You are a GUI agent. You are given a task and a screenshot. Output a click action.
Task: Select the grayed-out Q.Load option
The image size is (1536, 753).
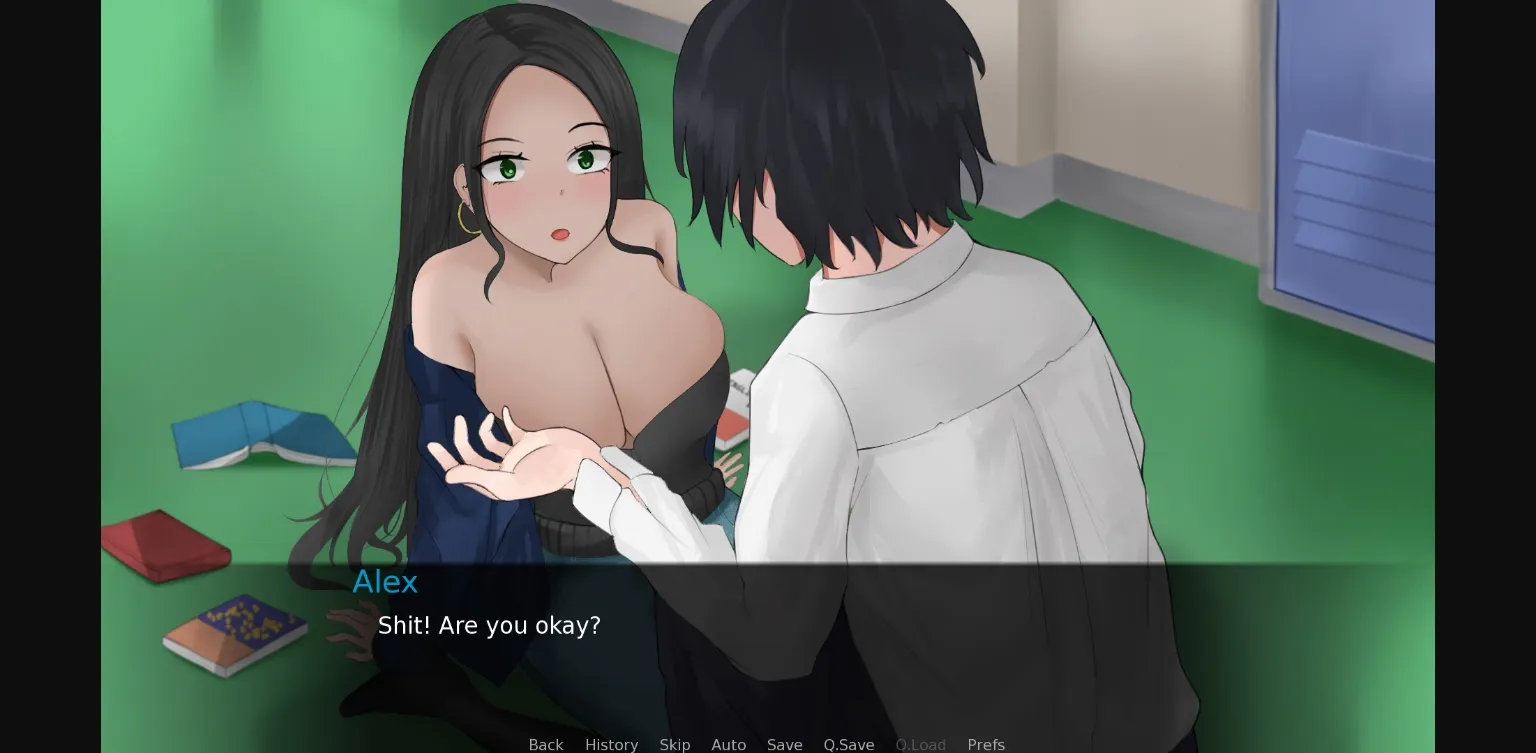click(x=920, y=744)
